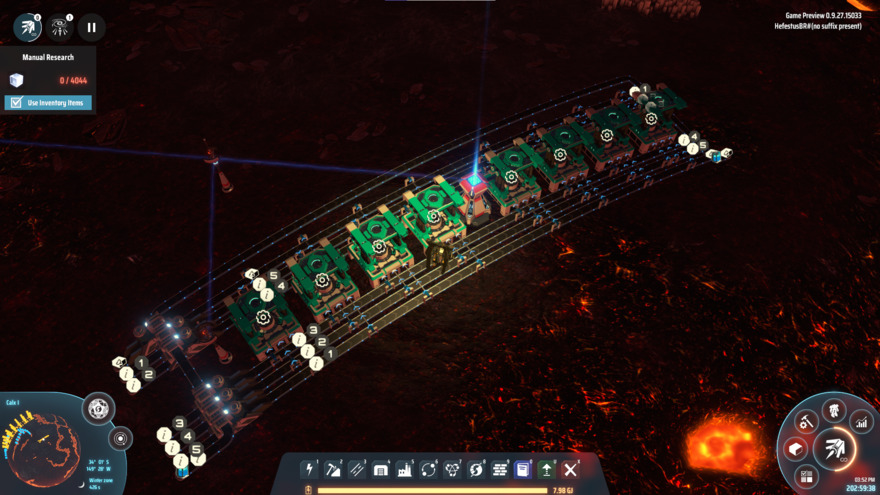Choose the pickaxe mining build category
This screenshot has height=495, width=880.
(x=333, y=469)
